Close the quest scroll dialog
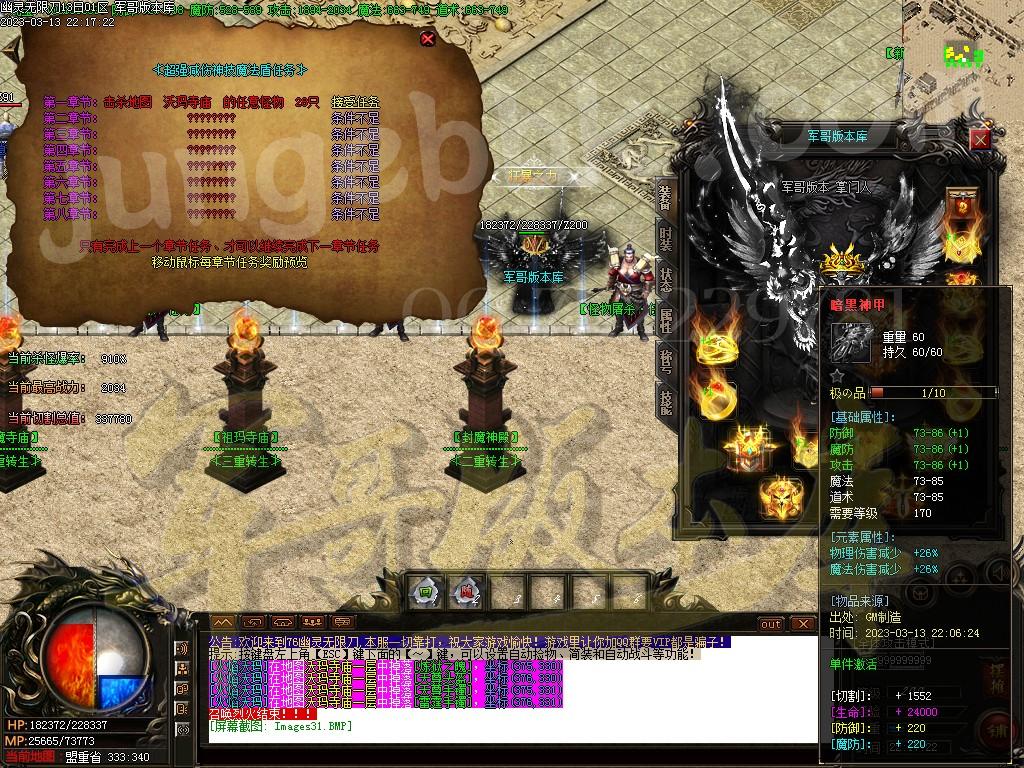The height and width of the screenshot is (768, 1024). [x=428, y=39]
